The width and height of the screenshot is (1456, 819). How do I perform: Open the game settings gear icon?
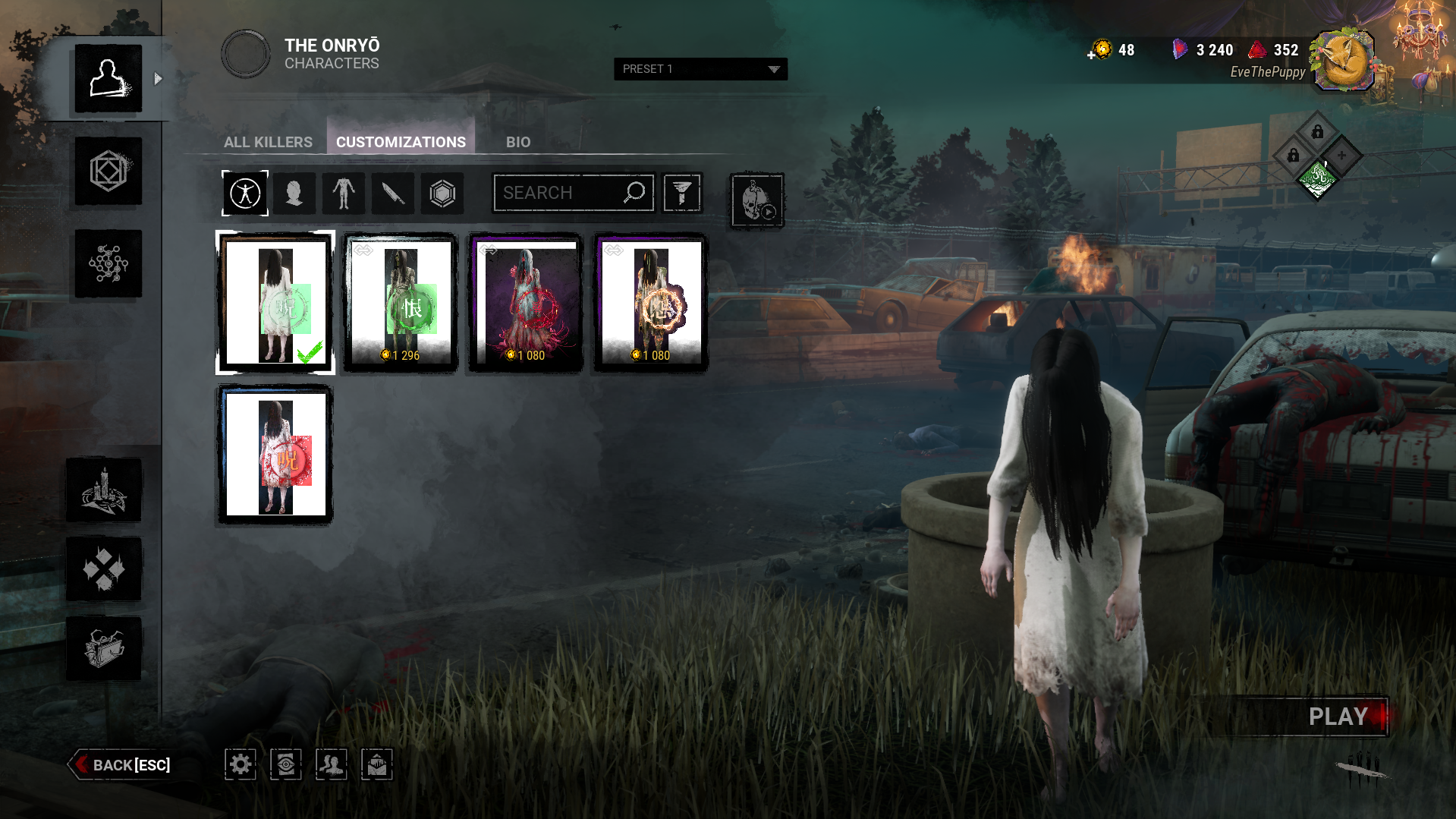click(x=241, y=764)
